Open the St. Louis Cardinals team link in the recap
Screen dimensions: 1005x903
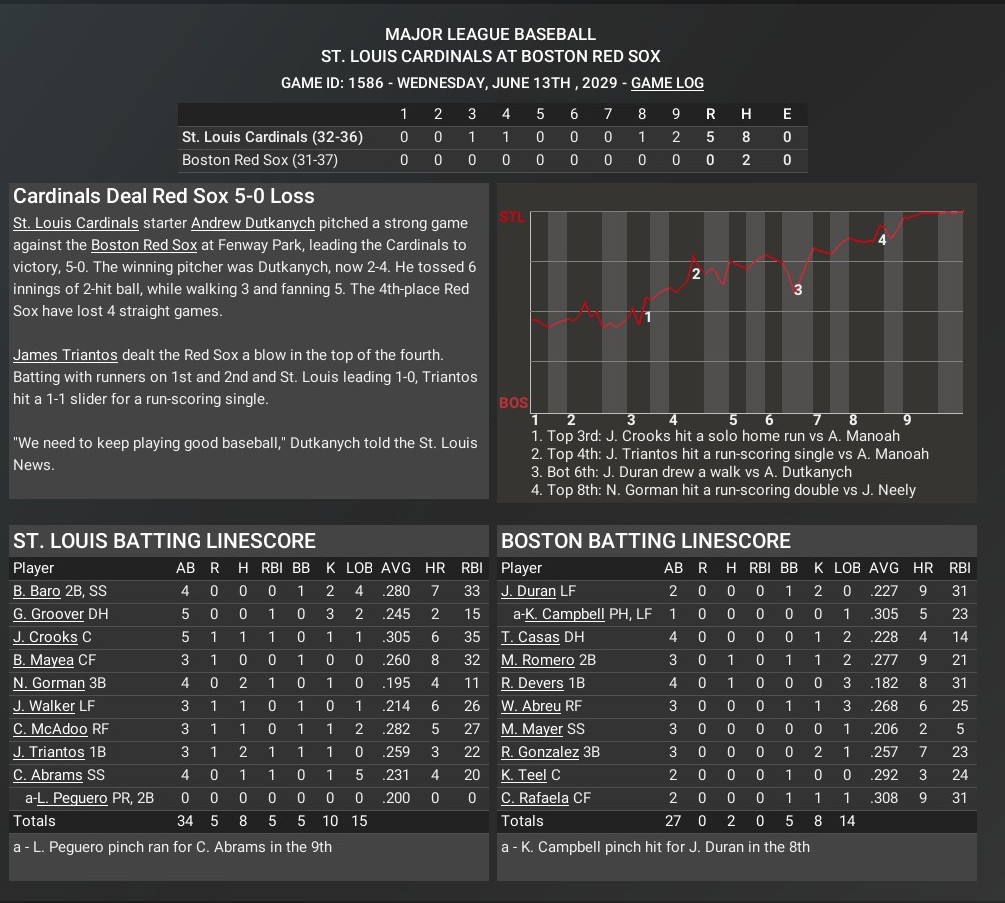click(75, 223)
